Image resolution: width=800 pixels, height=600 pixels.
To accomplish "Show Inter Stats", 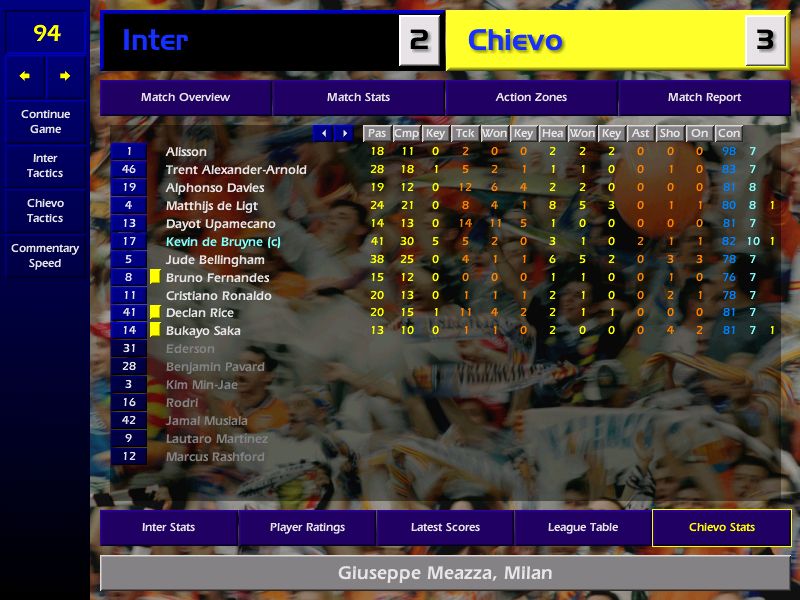I will 168,527.
